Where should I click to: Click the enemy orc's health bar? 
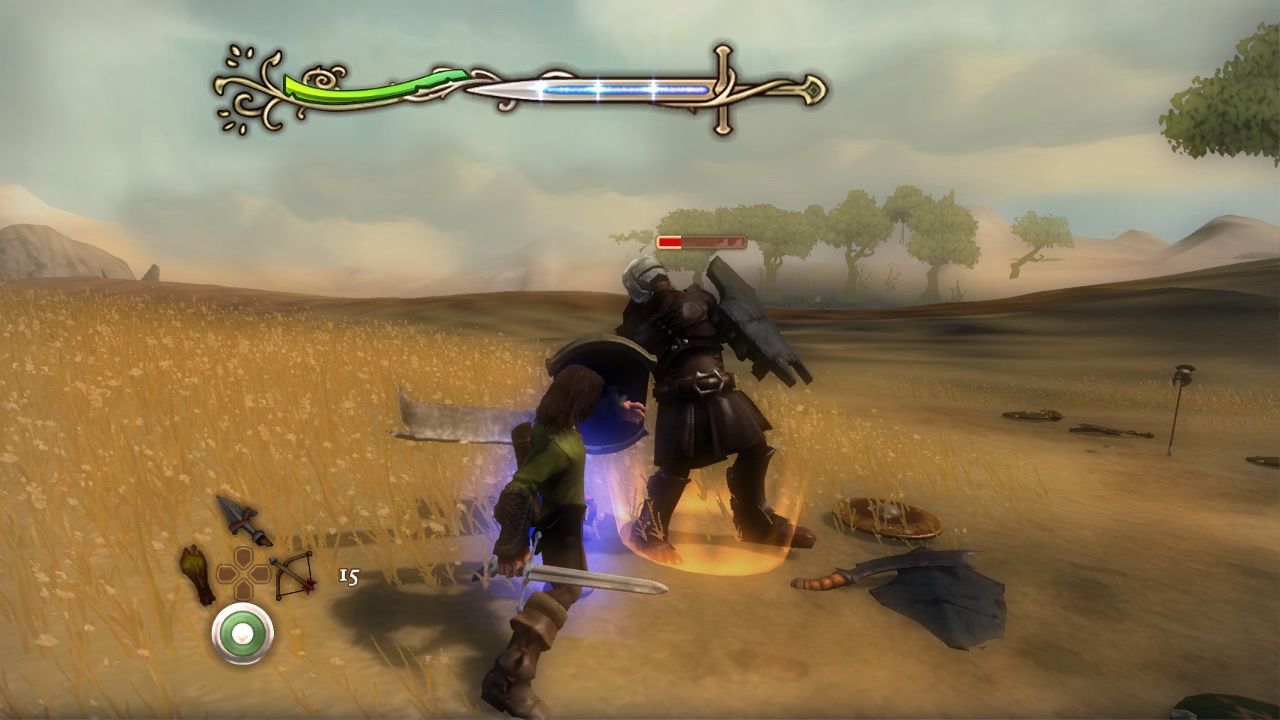pos(700,240)
